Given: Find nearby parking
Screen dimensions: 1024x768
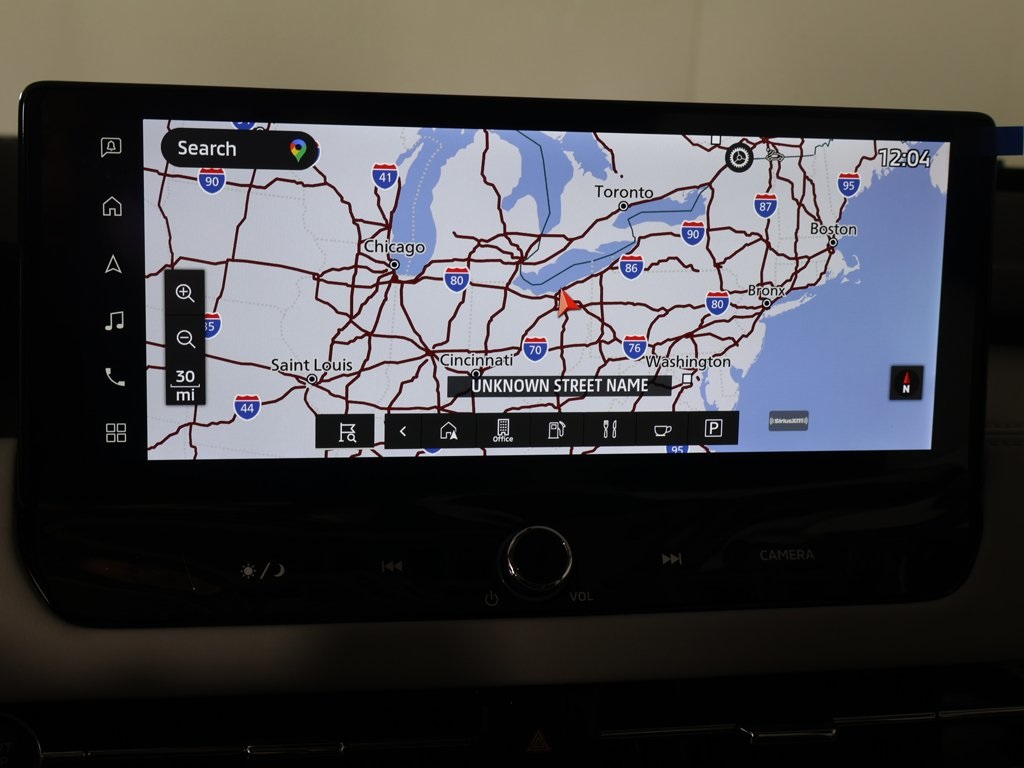Looking at the screenshot, I should pyautogui.click(x=713, y=429).
